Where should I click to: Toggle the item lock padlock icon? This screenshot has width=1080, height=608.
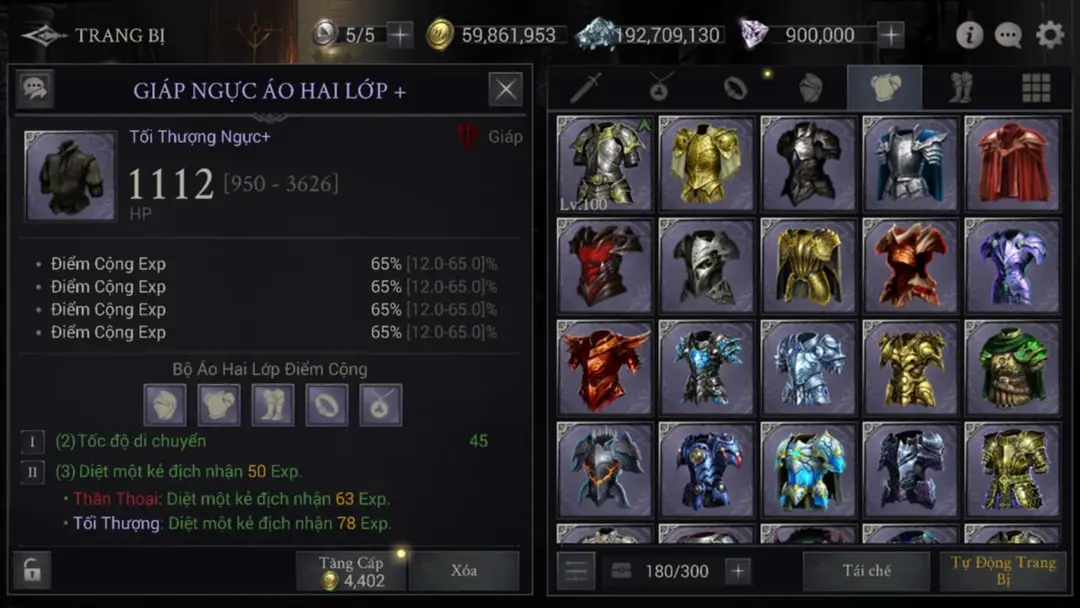[x=32, y=571]
